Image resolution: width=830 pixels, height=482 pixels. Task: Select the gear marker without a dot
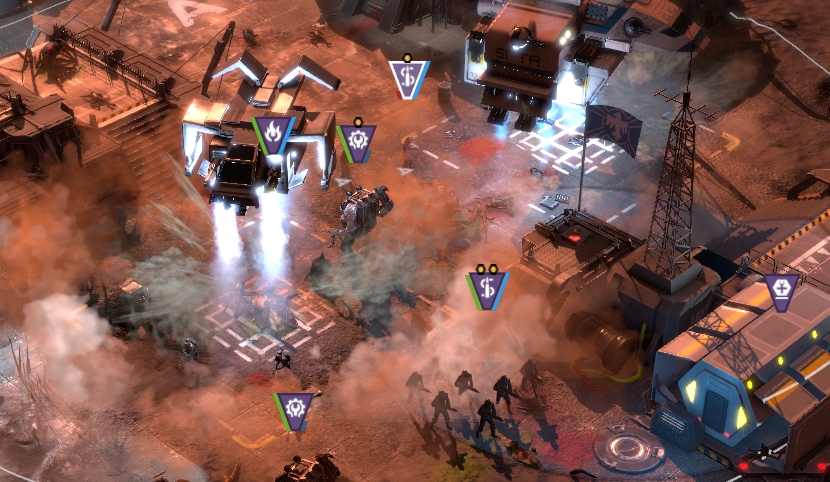pos(295,408)
